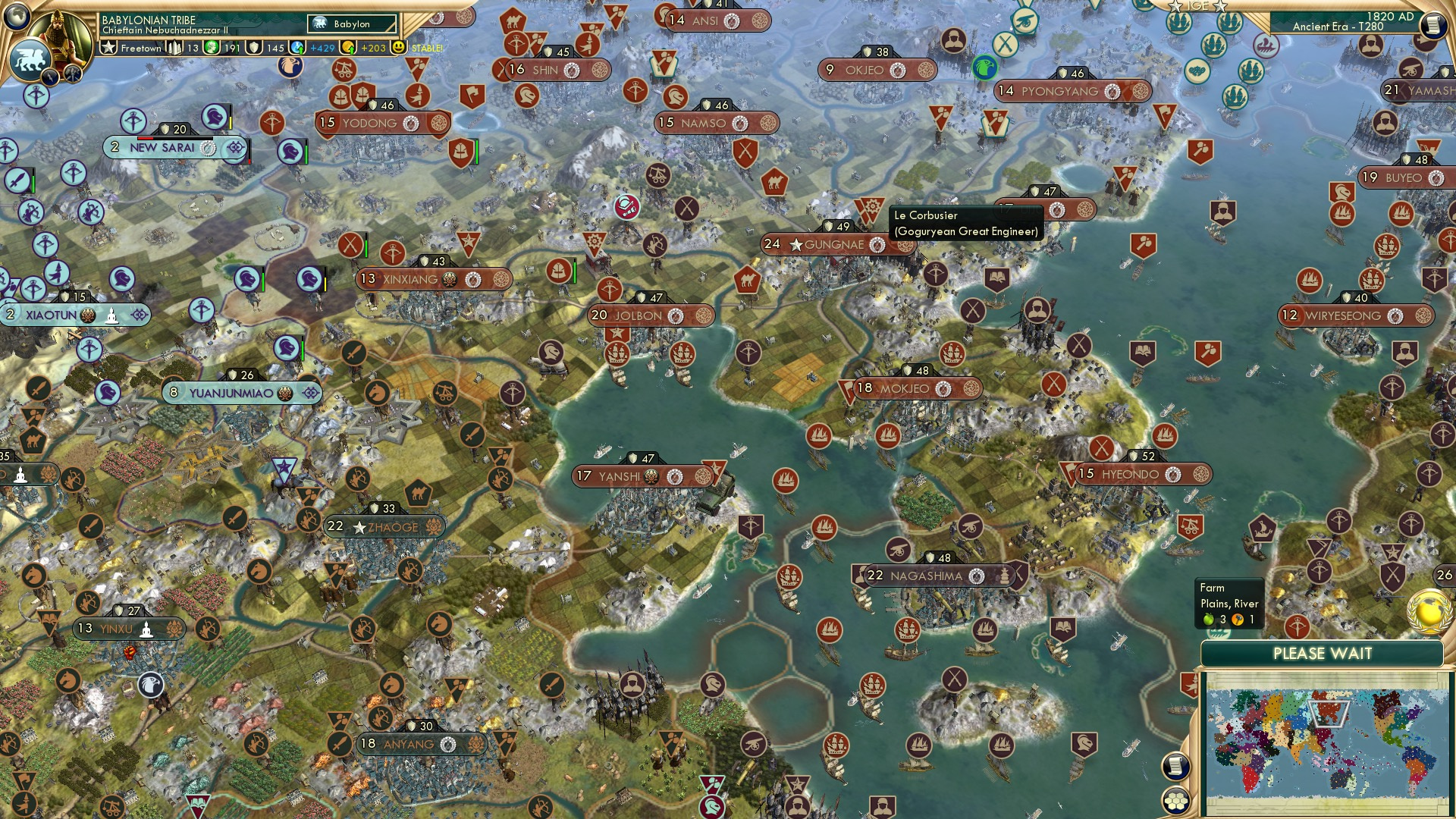Open social policies via the gold laurel medallion
Viewport: 1456px width, 819px height.
tap(1428, 612)
